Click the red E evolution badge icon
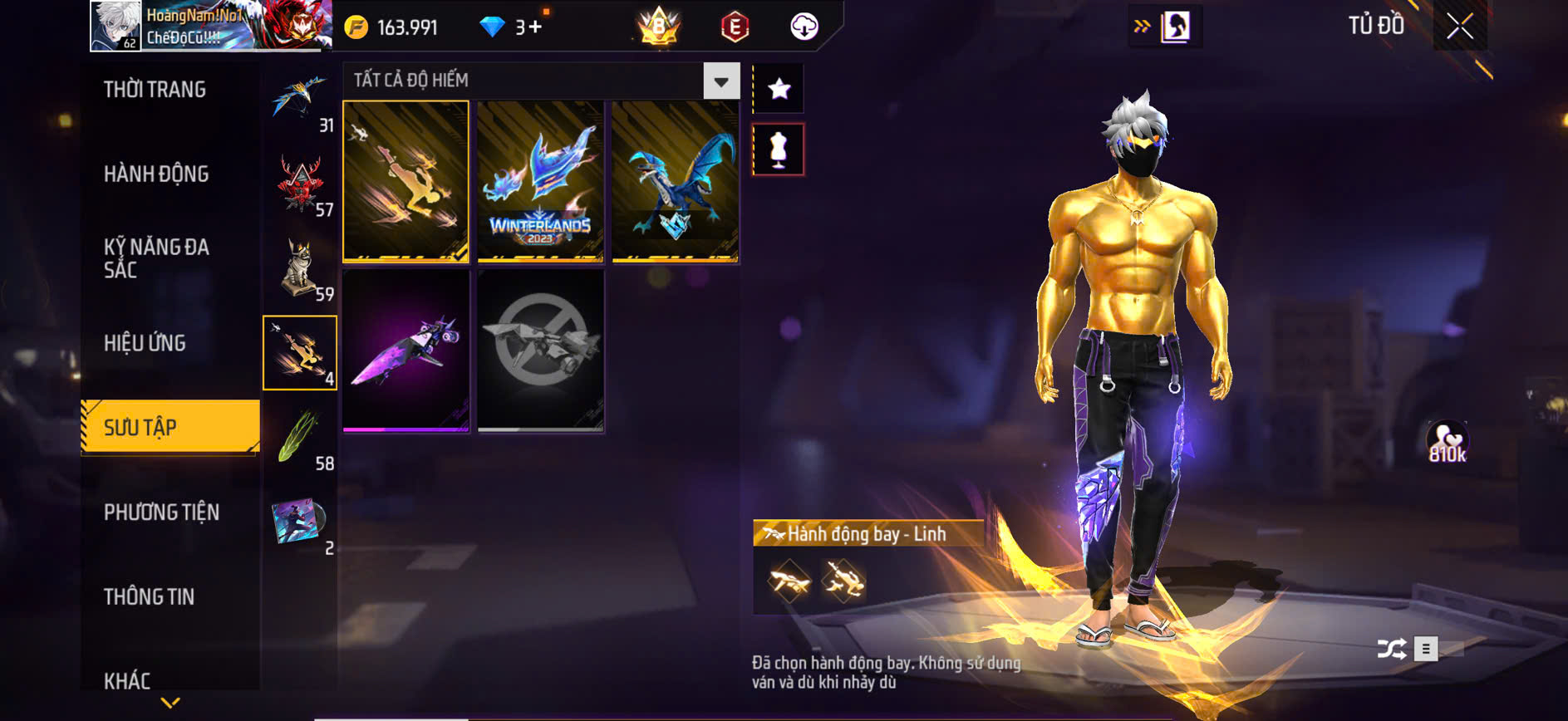 (735, 26)
